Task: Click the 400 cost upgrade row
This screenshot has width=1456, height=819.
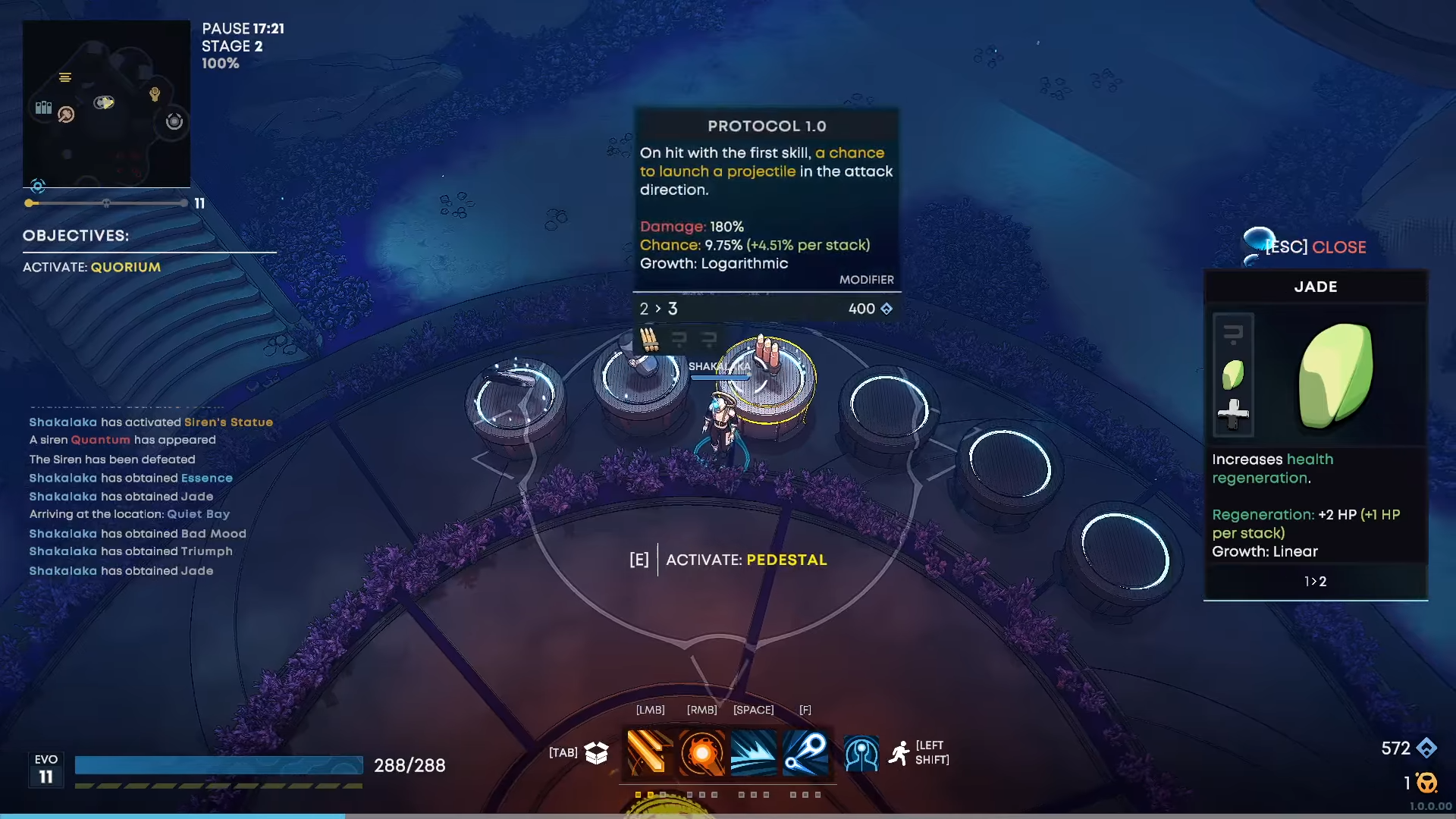Action: click(x=766, y=309)
